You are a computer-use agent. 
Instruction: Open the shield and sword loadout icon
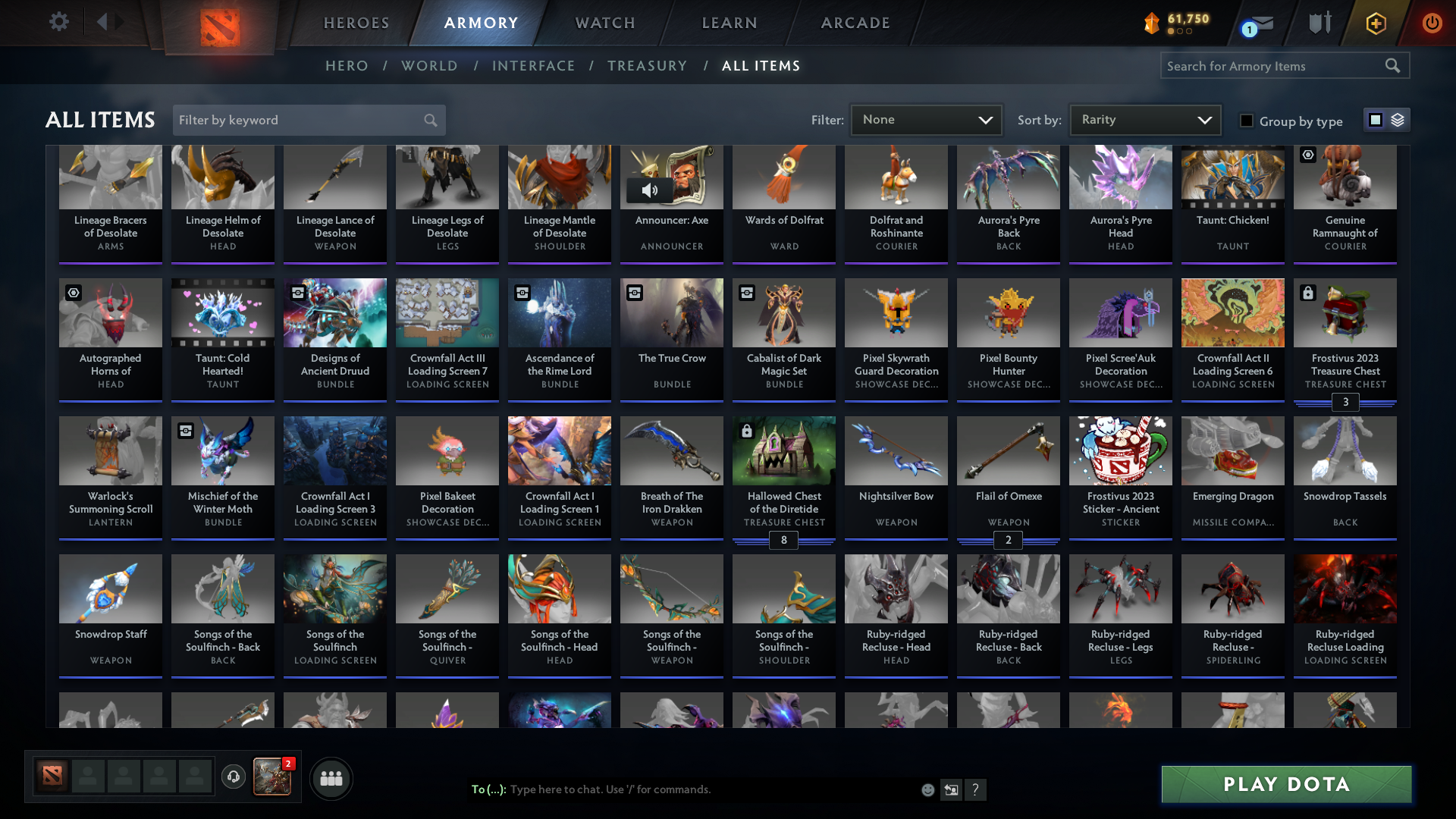click(1319, 23)
